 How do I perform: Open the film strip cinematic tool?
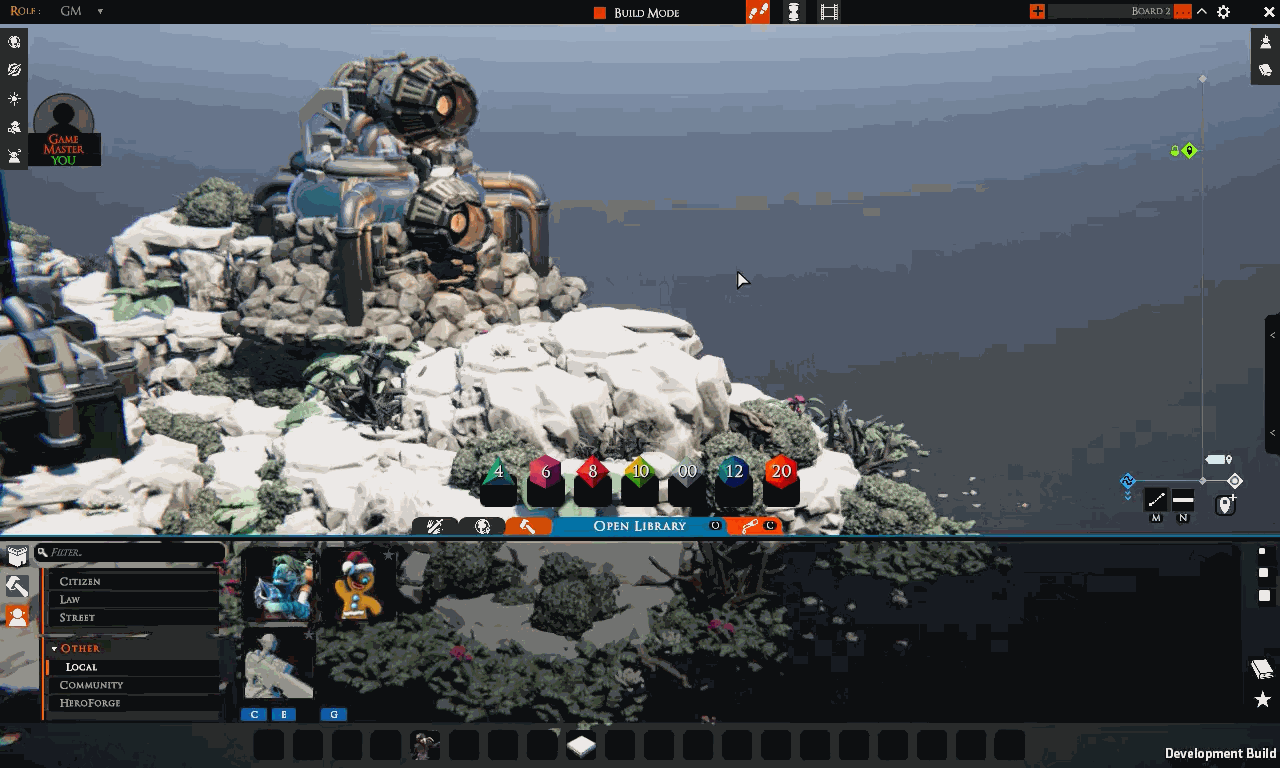click(x=829, y=12)
